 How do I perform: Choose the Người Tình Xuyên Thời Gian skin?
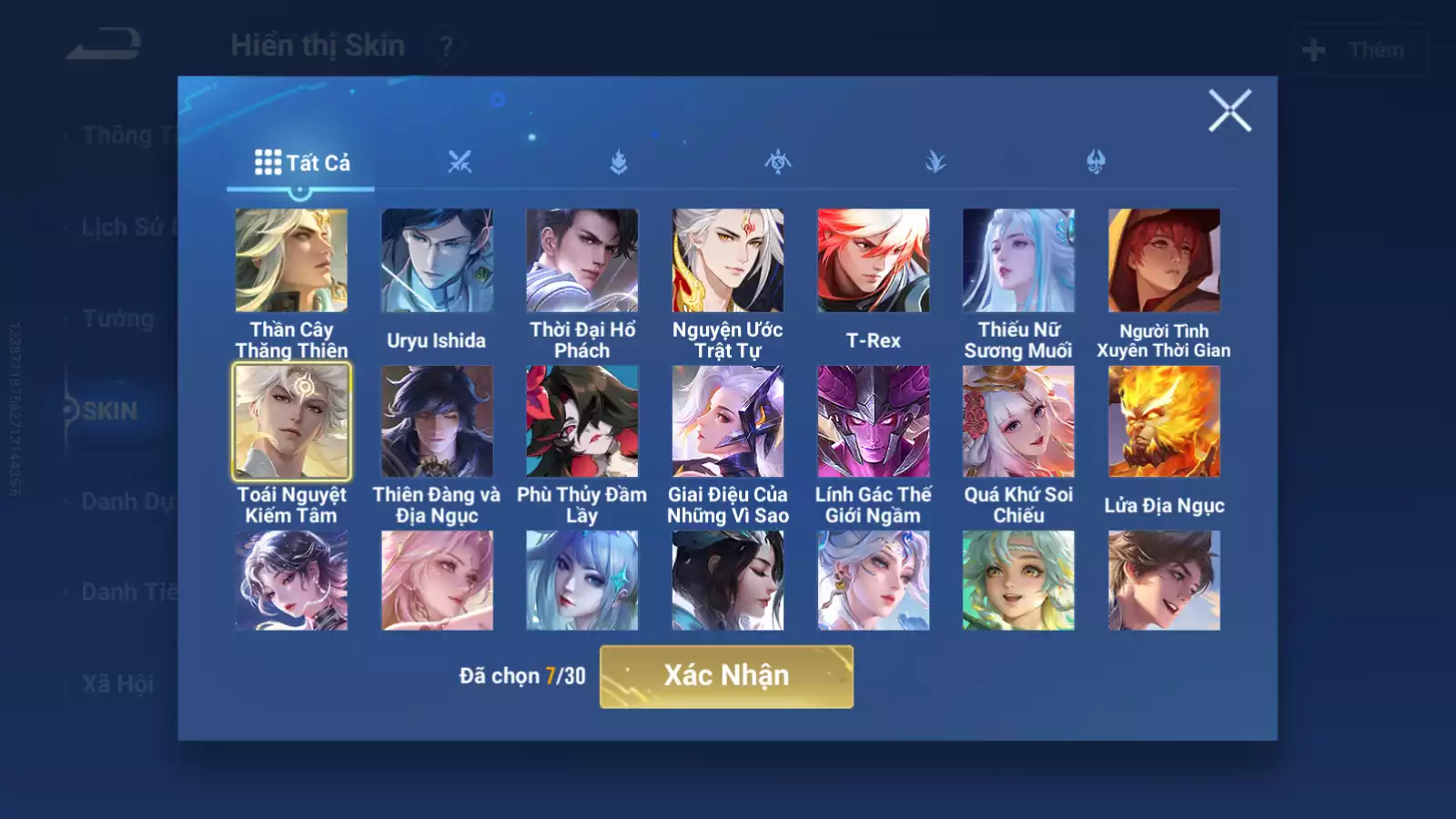1164,261
